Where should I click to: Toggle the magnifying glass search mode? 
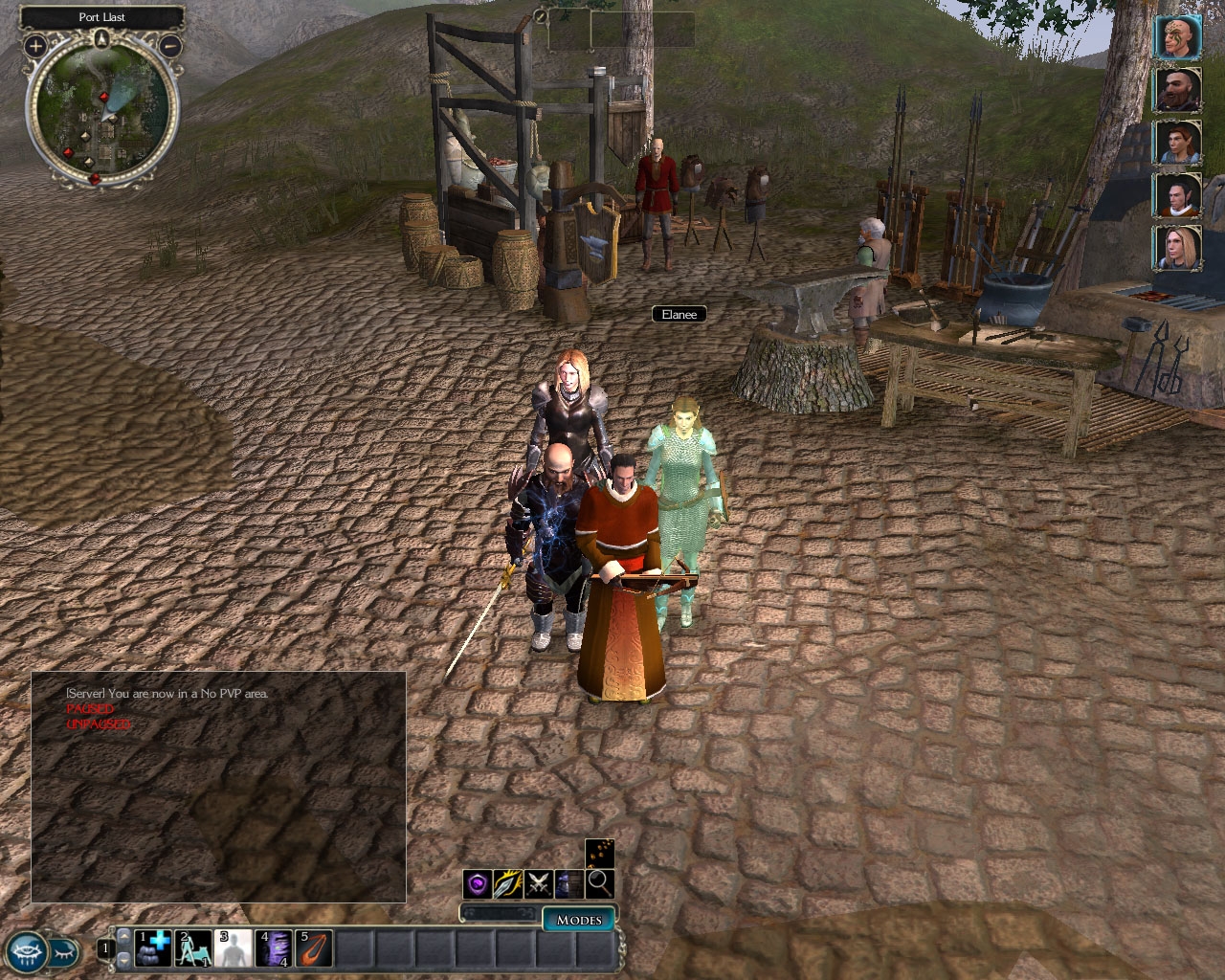click(x=599, y=884)
